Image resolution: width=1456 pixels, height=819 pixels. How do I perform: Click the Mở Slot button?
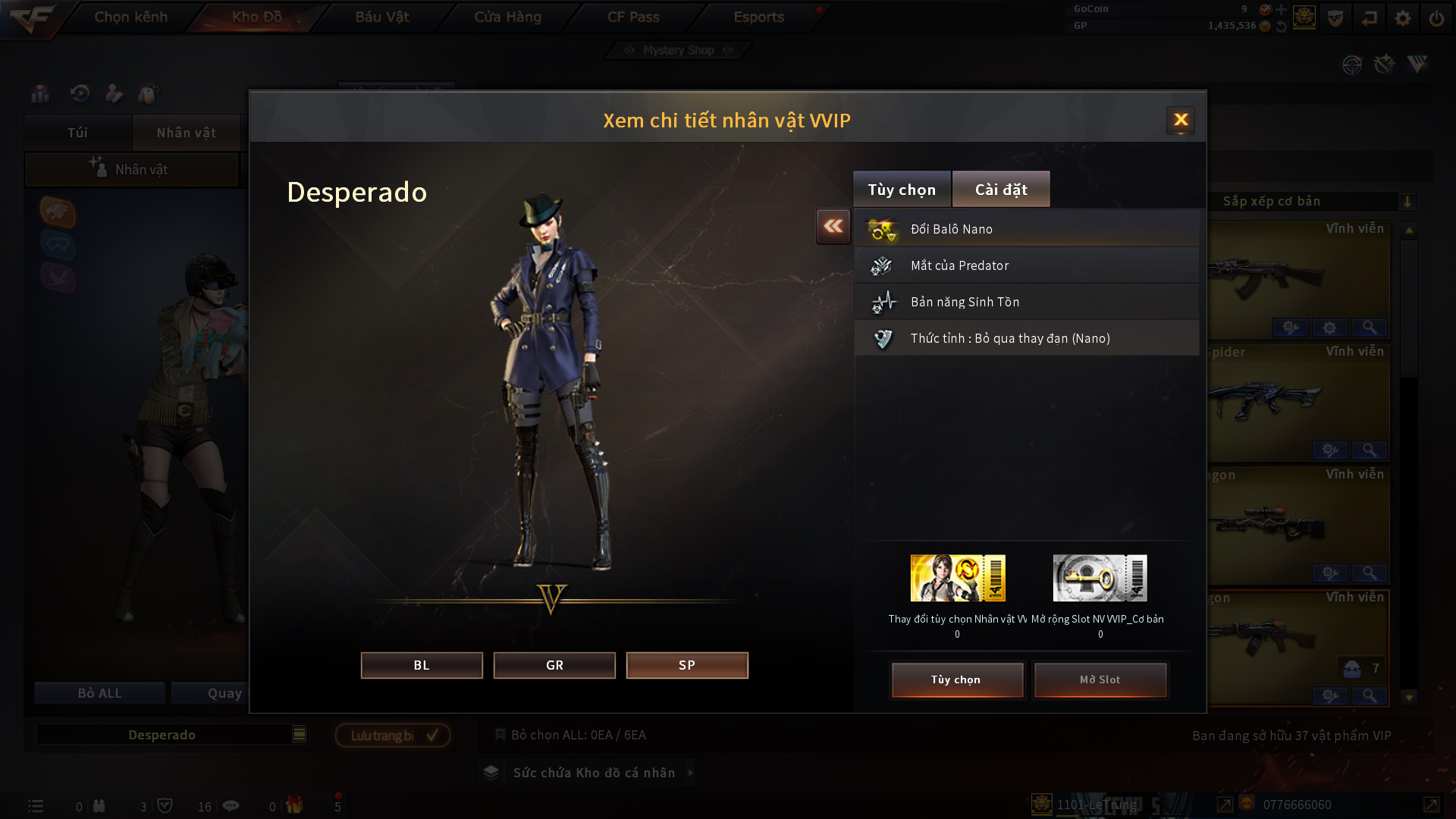pyautogui.click(x=1100, y=679)
